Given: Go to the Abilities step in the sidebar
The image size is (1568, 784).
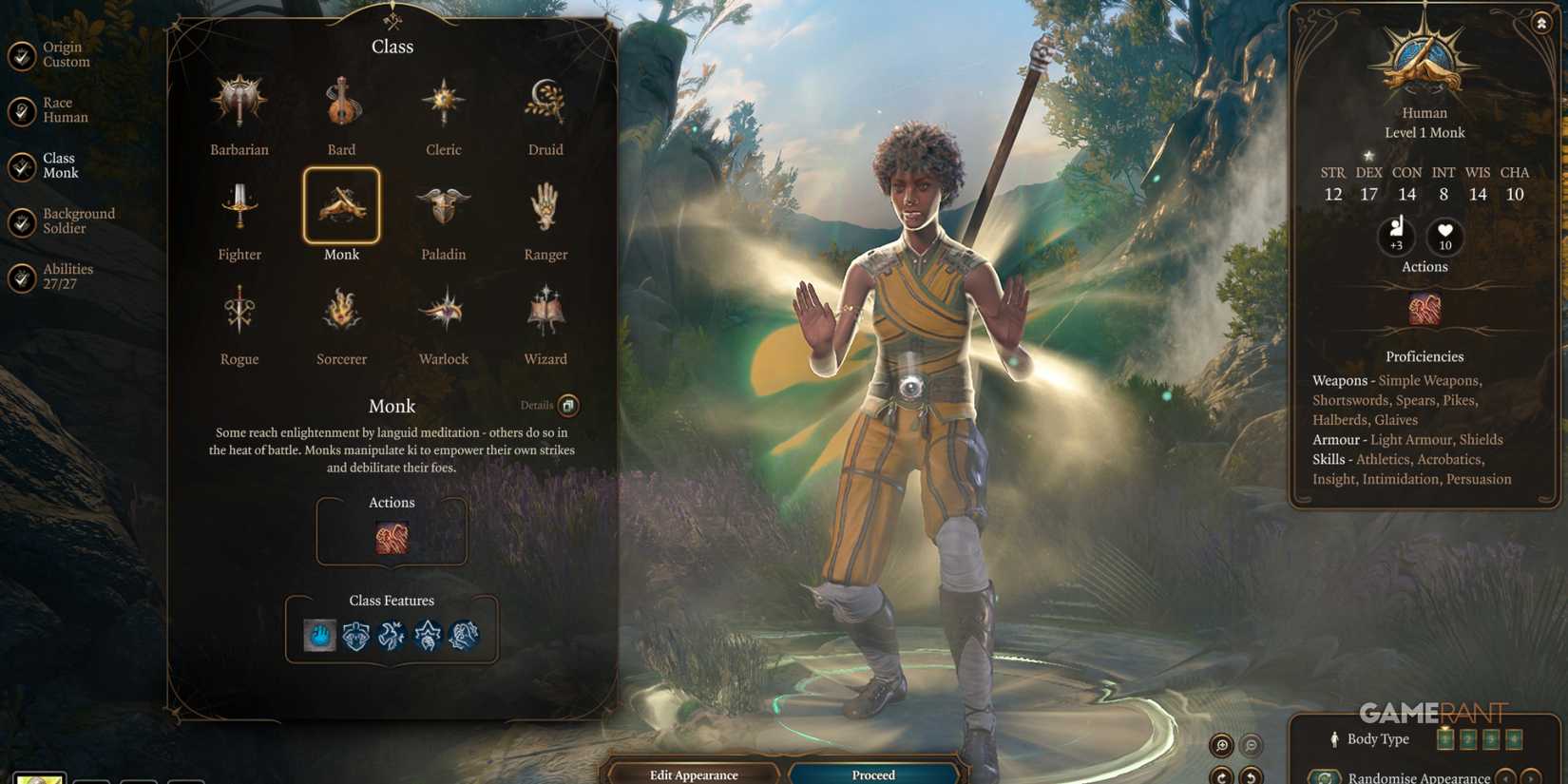Looking at the screenshot, I should 67,275.
